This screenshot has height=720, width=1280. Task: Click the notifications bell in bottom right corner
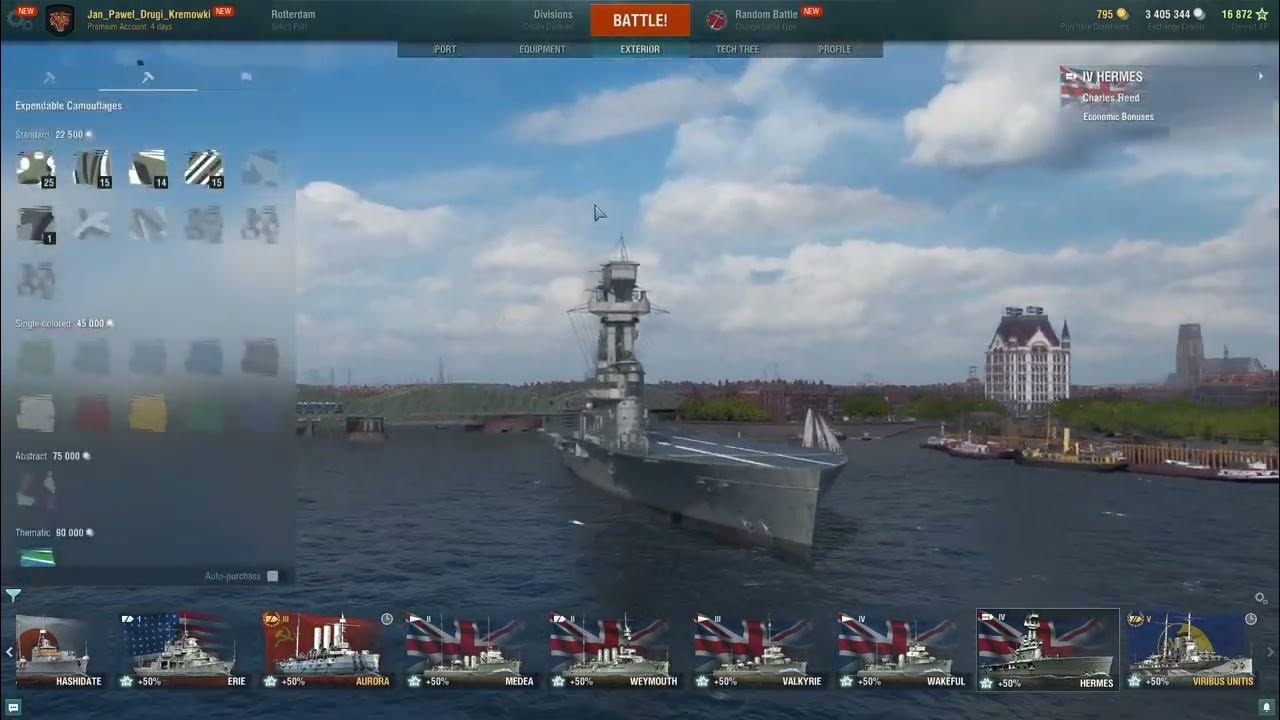(1266, 708)
